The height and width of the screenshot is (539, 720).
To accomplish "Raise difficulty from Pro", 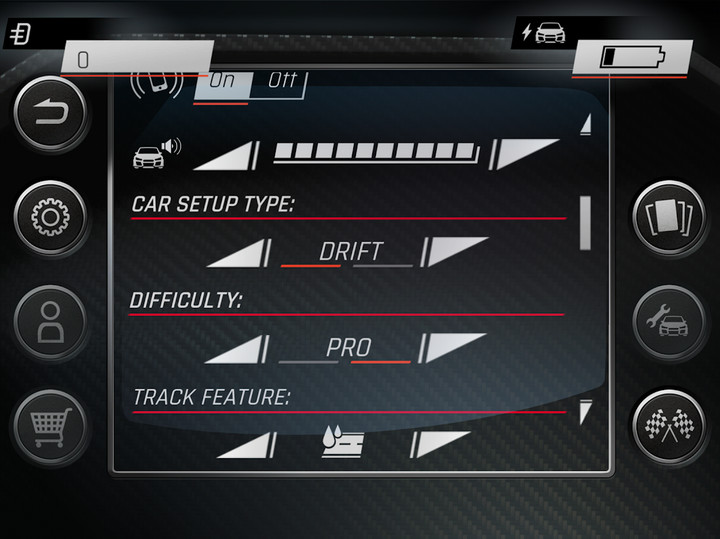I will 455,347.
